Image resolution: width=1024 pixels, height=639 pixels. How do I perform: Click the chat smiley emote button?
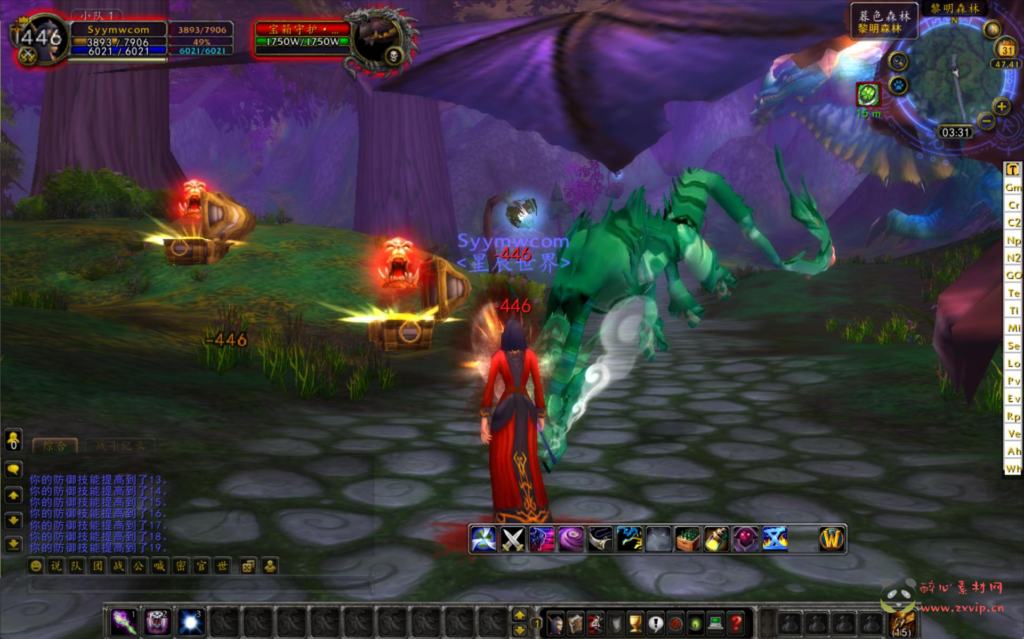pyautogui.click(x=36, y=566)
